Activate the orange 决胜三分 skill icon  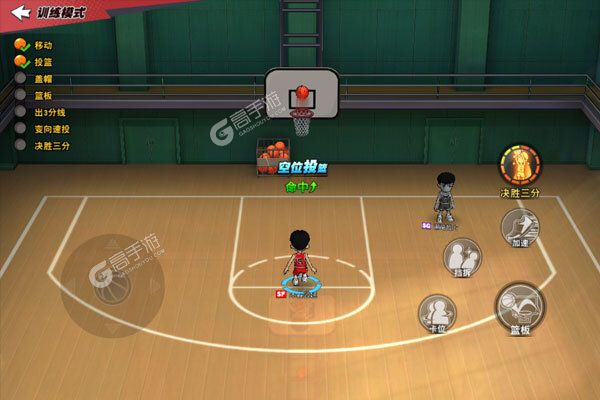click(x=520, y=165)
